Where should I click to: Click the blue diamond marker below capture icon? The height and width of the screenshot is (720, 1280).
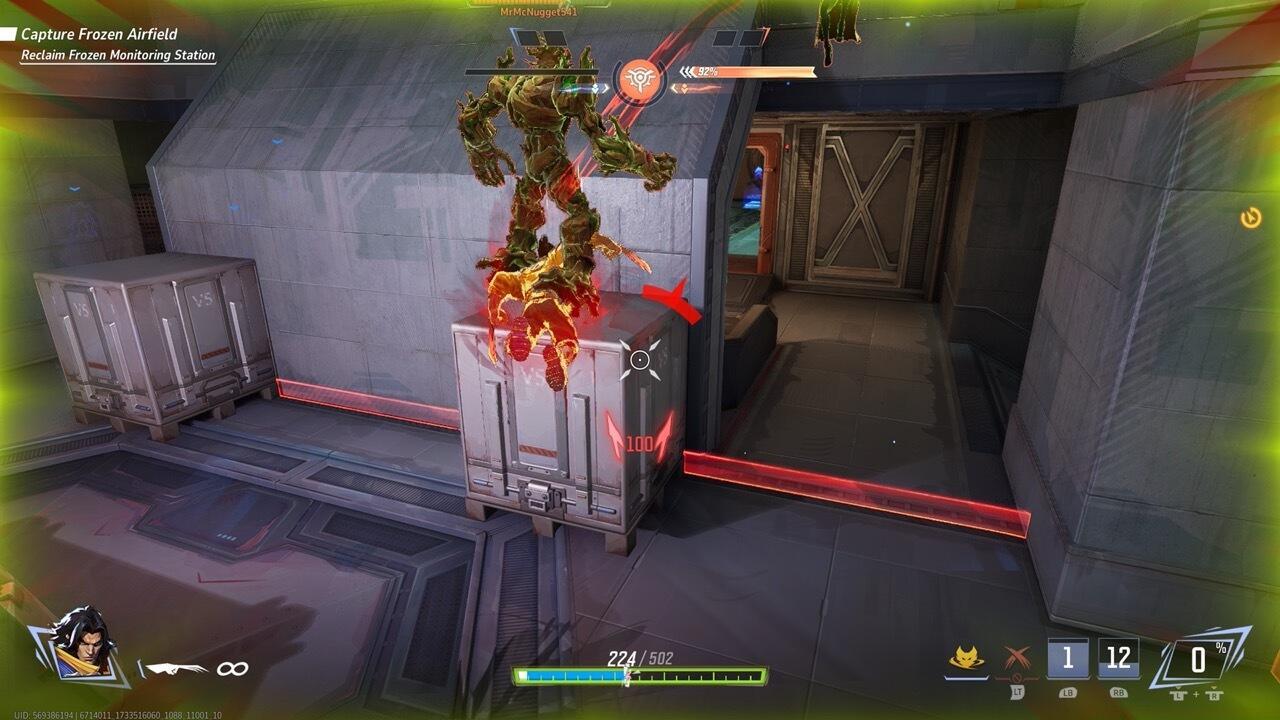595,88
